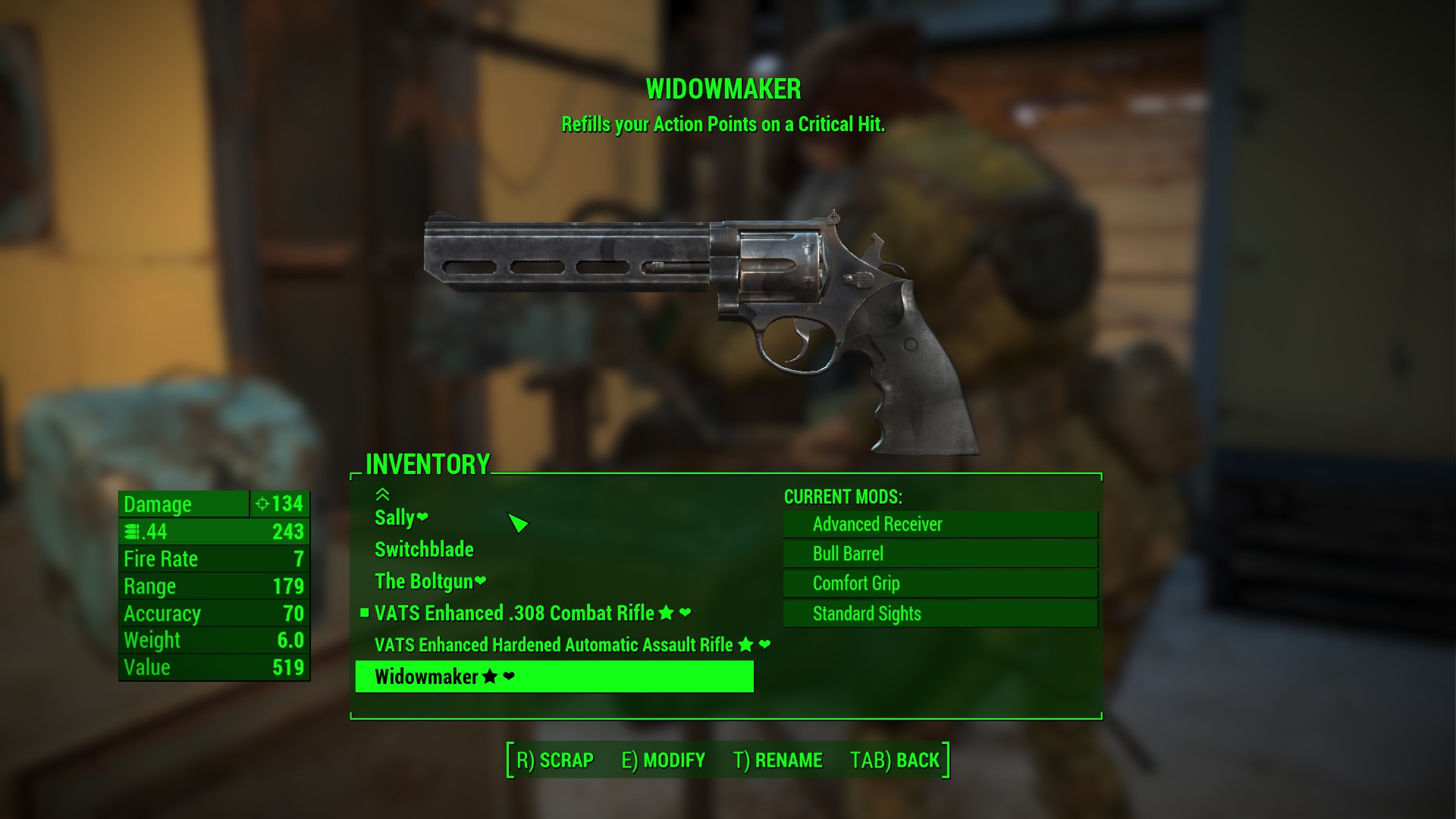Image resolution: width=1456 pixels, height=819 pixels.
Task: Select the Bull Barrel mod
Action: tap(940, 554)
